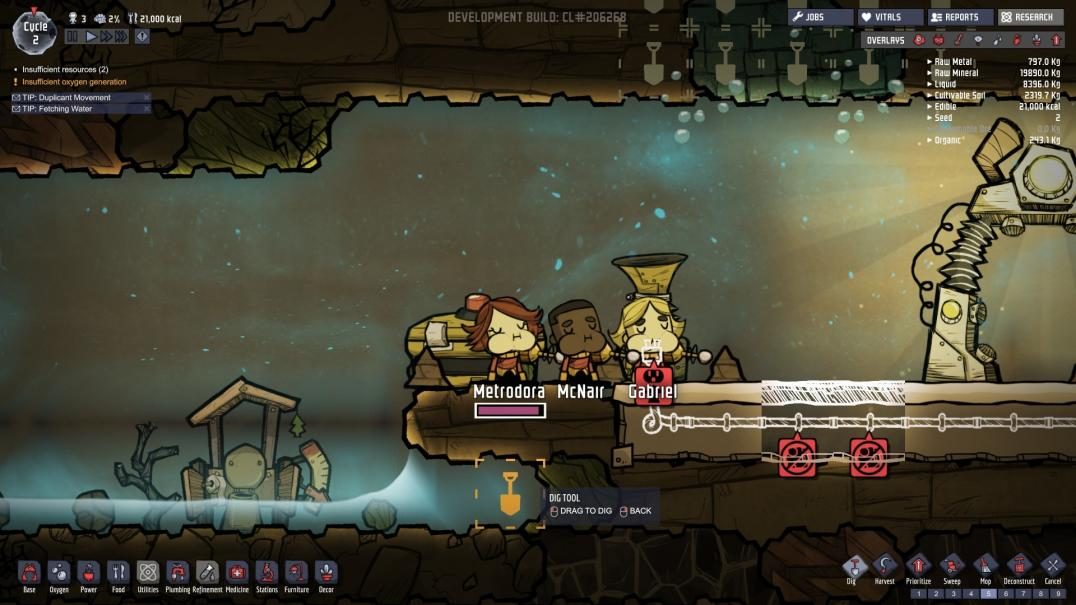
Task: Choose the Plumbing build category
Action: coord(178,574)
